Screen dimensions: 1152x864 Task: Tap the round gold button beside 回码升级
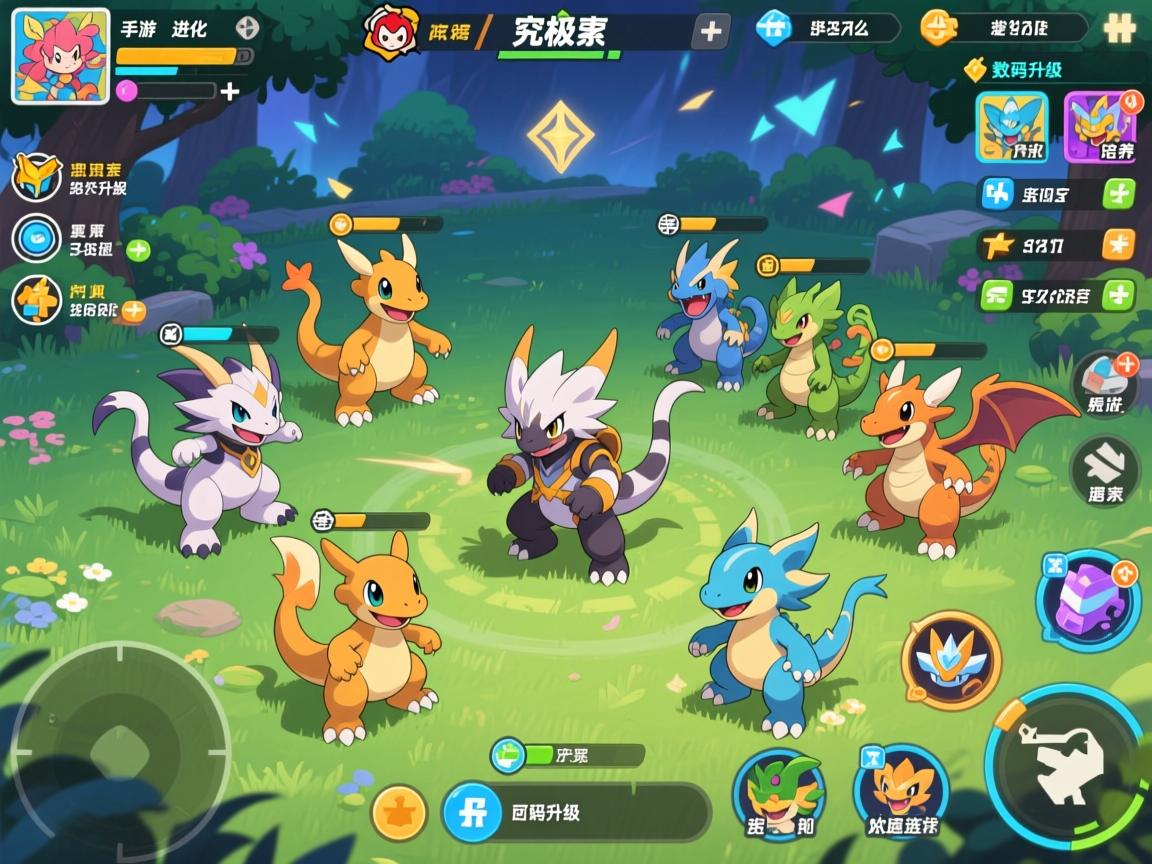(x=400, y=812)
